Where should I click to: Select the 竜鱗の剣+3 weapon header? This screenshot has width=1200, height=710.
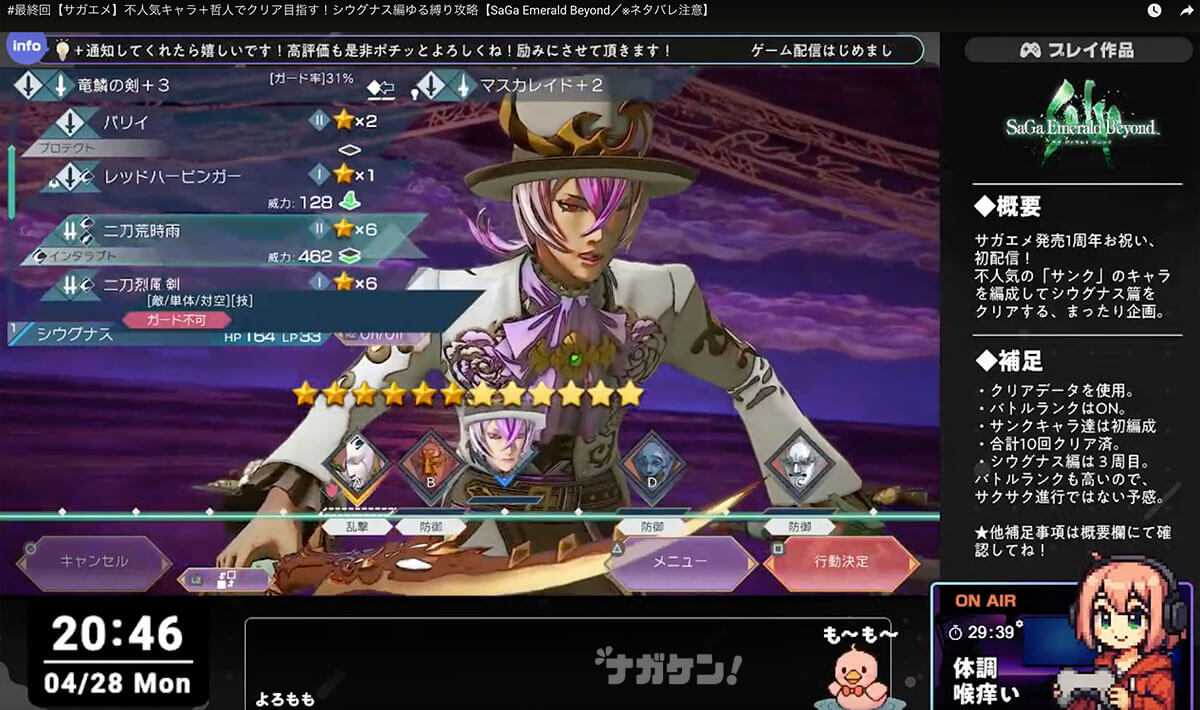point(120,86)
